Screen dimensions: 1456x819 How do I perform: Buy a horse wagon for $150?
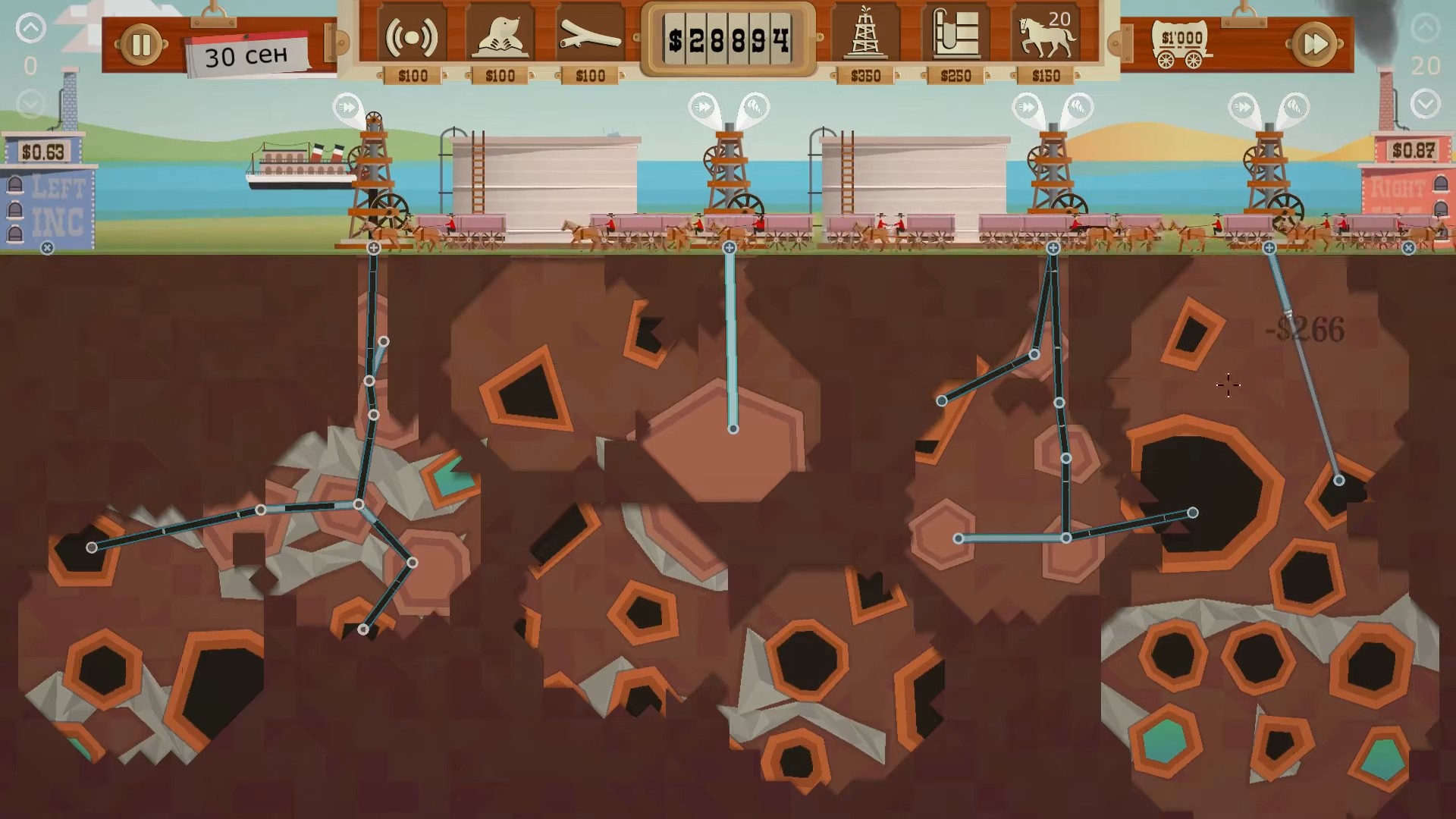(1046, 36)
